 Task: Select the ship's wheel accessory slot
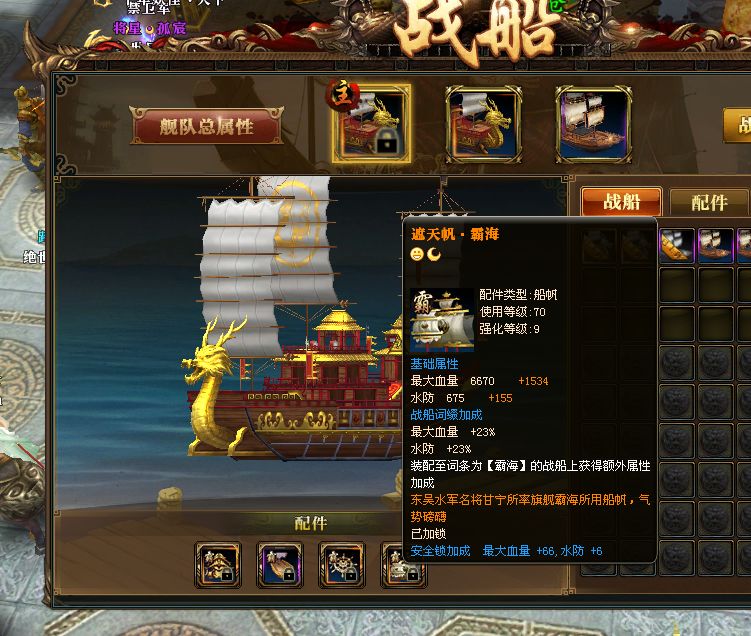(342, 565)
